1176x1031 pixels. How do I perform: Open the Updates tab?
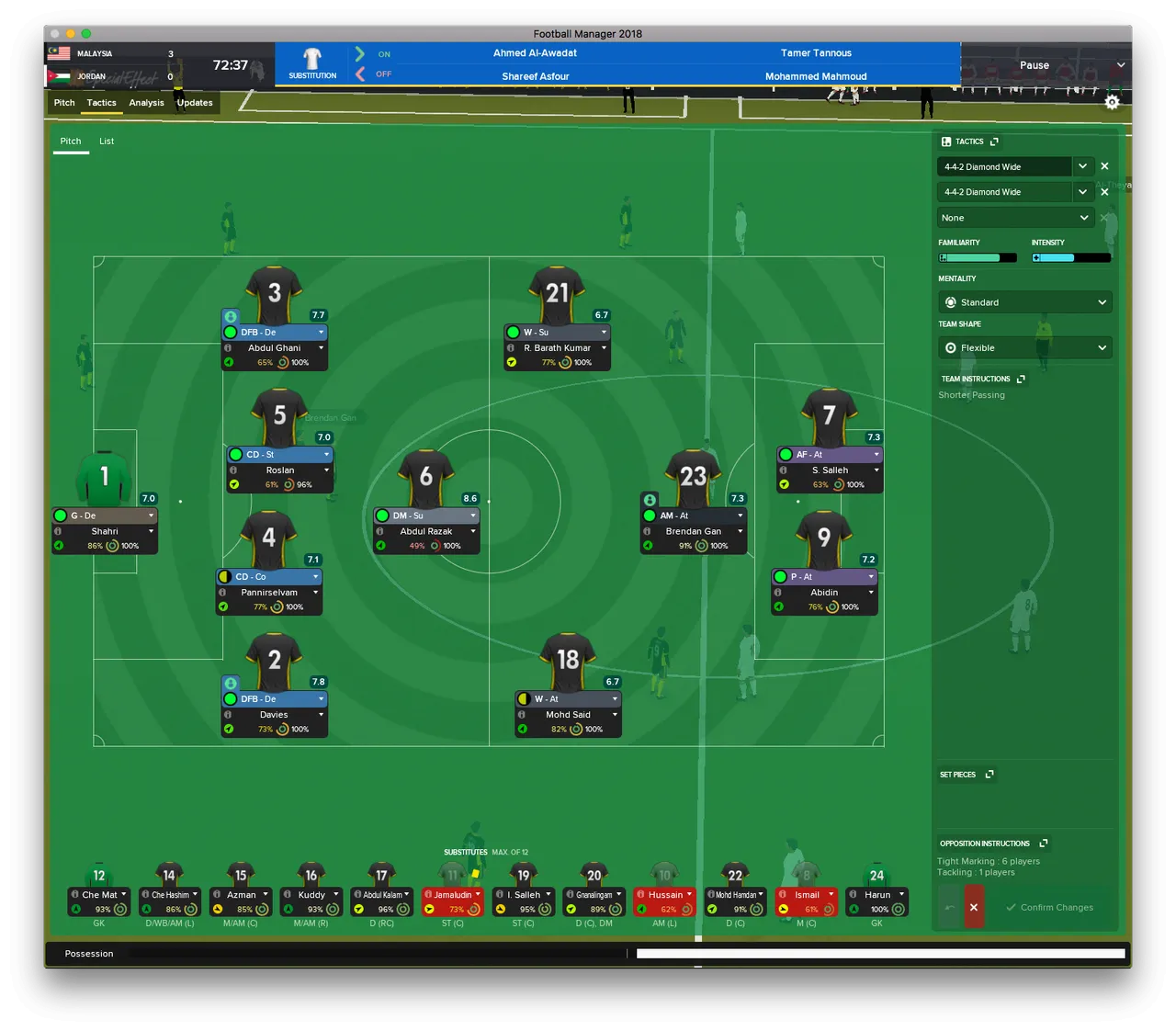195,103
